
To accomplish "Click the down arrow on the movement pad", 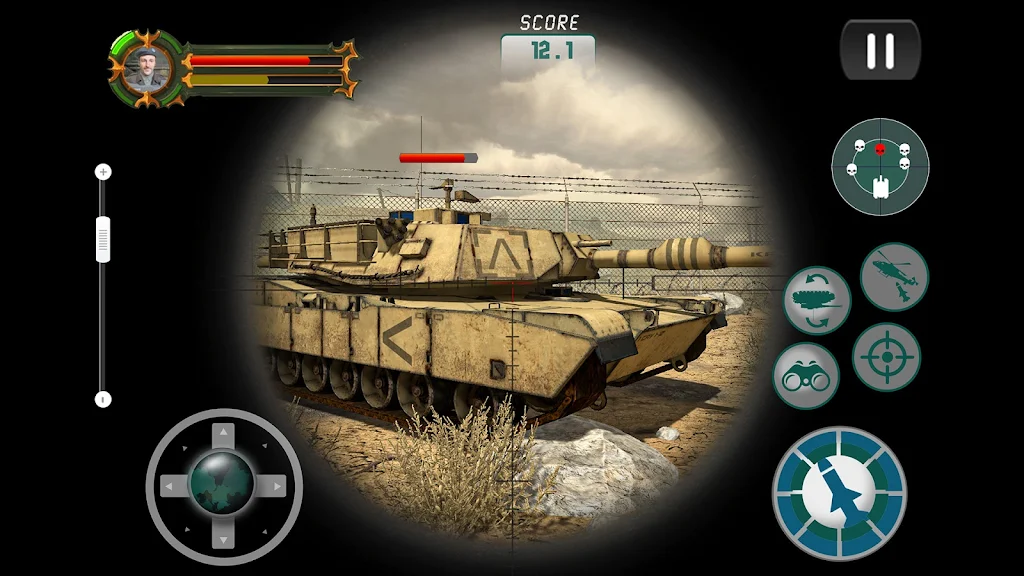I will pos(224,538).
